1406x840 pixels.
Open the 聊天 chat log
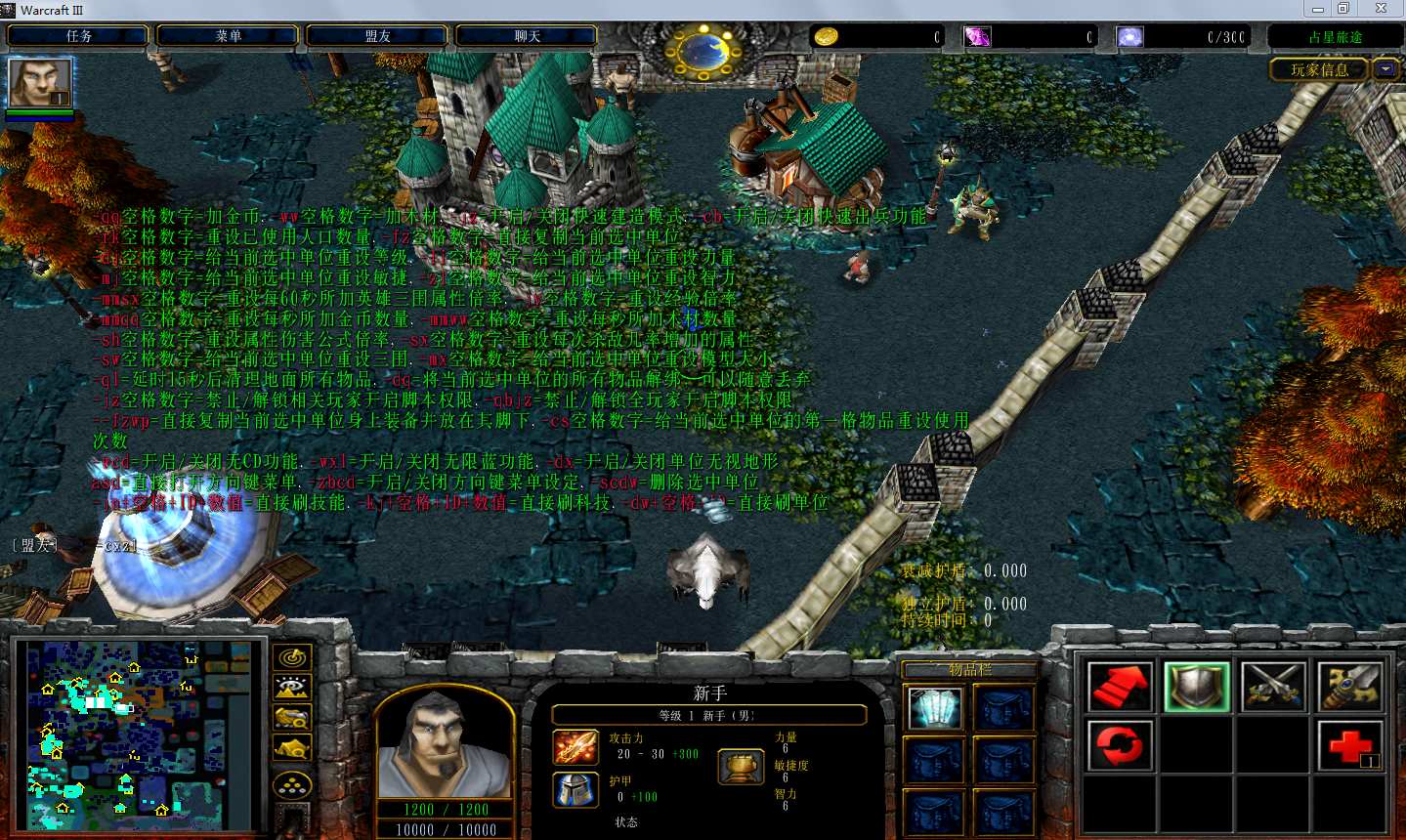527,36
